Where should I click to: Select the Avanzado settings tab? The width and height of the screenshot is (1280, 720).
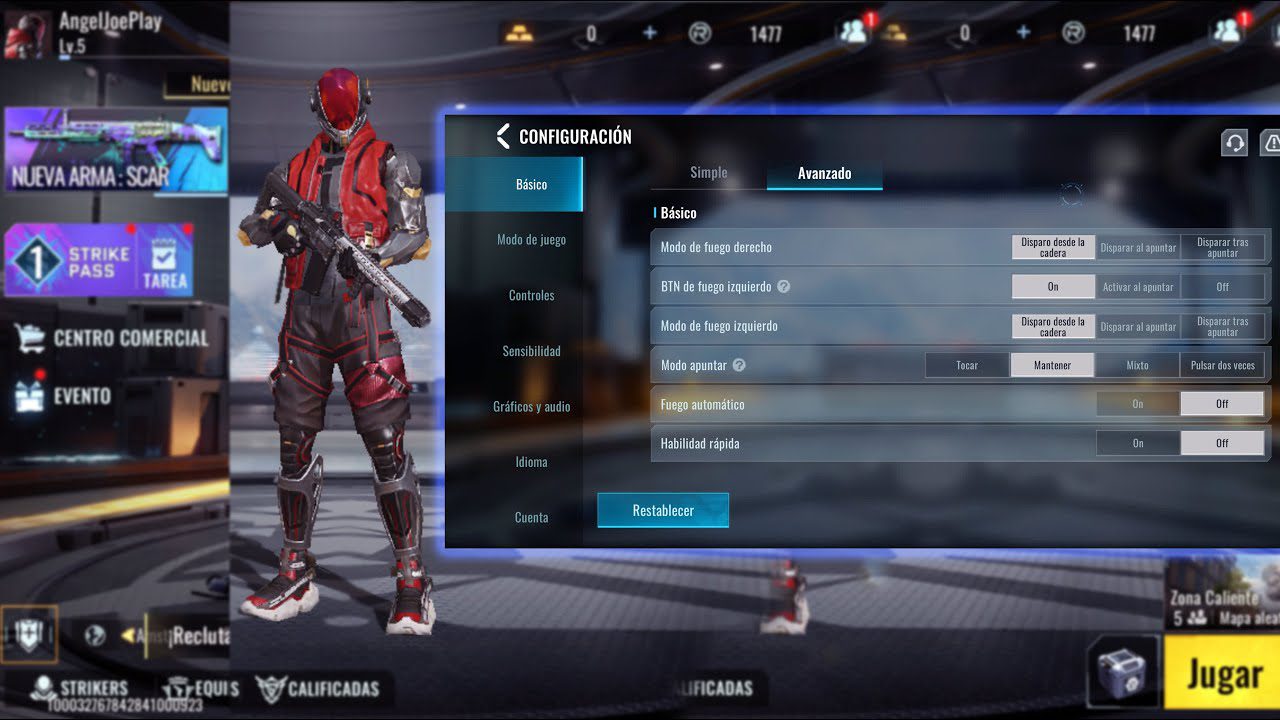pos(824,174)
